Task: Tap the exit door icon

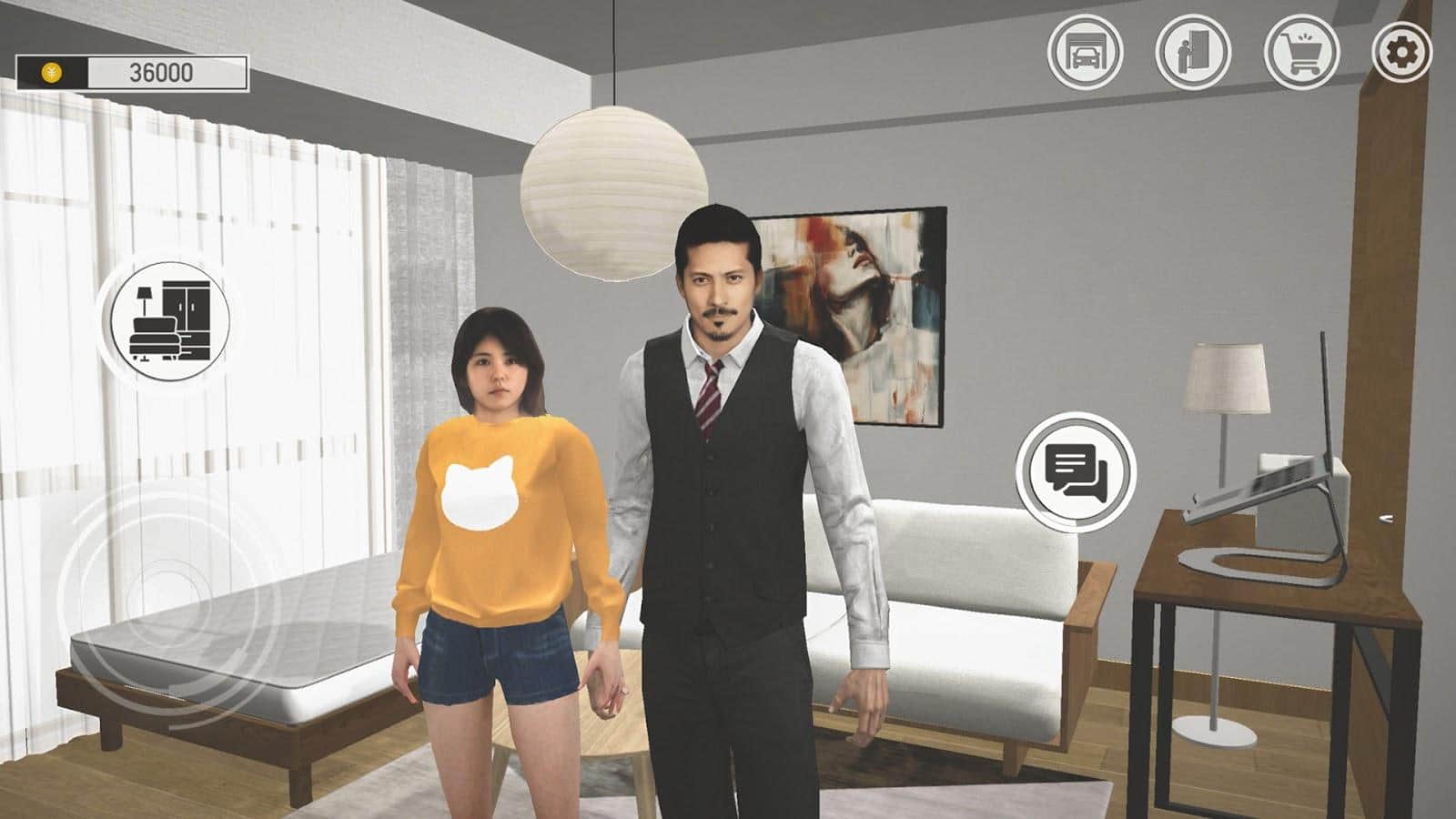Action: tap(1192, 52)
